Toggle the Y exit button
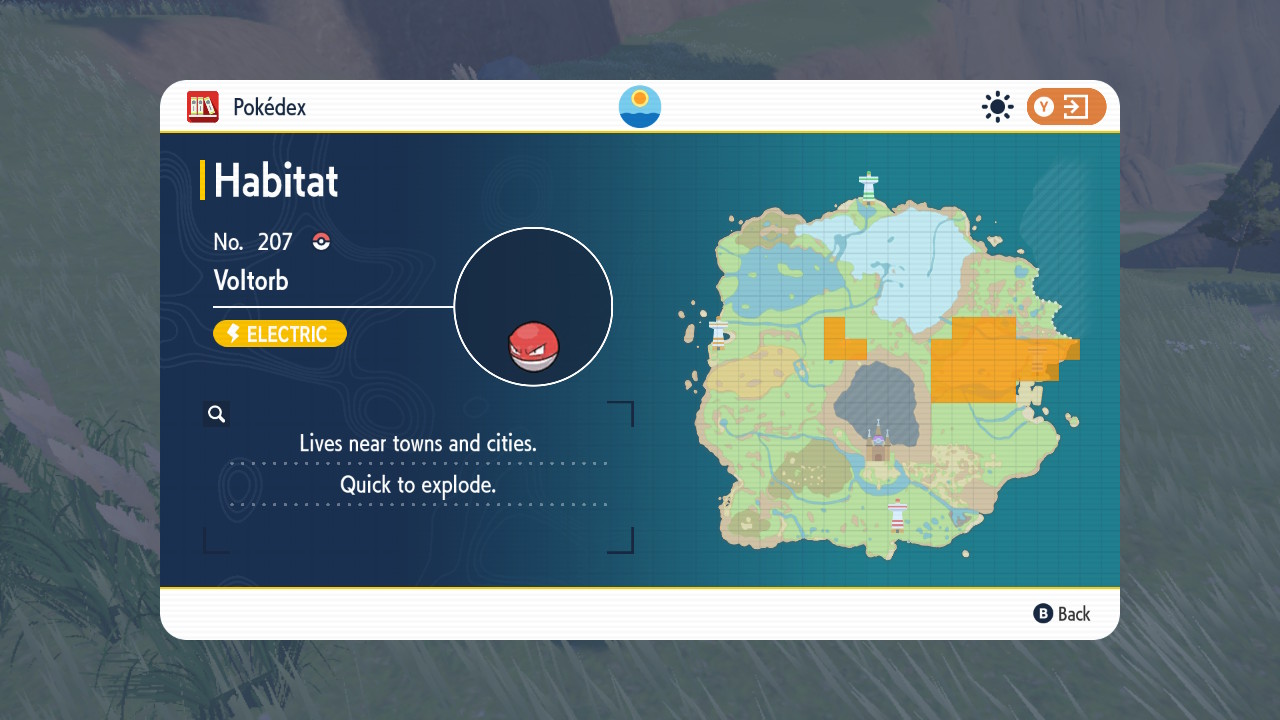The image size is (1280, 720). coord(1066,106)
